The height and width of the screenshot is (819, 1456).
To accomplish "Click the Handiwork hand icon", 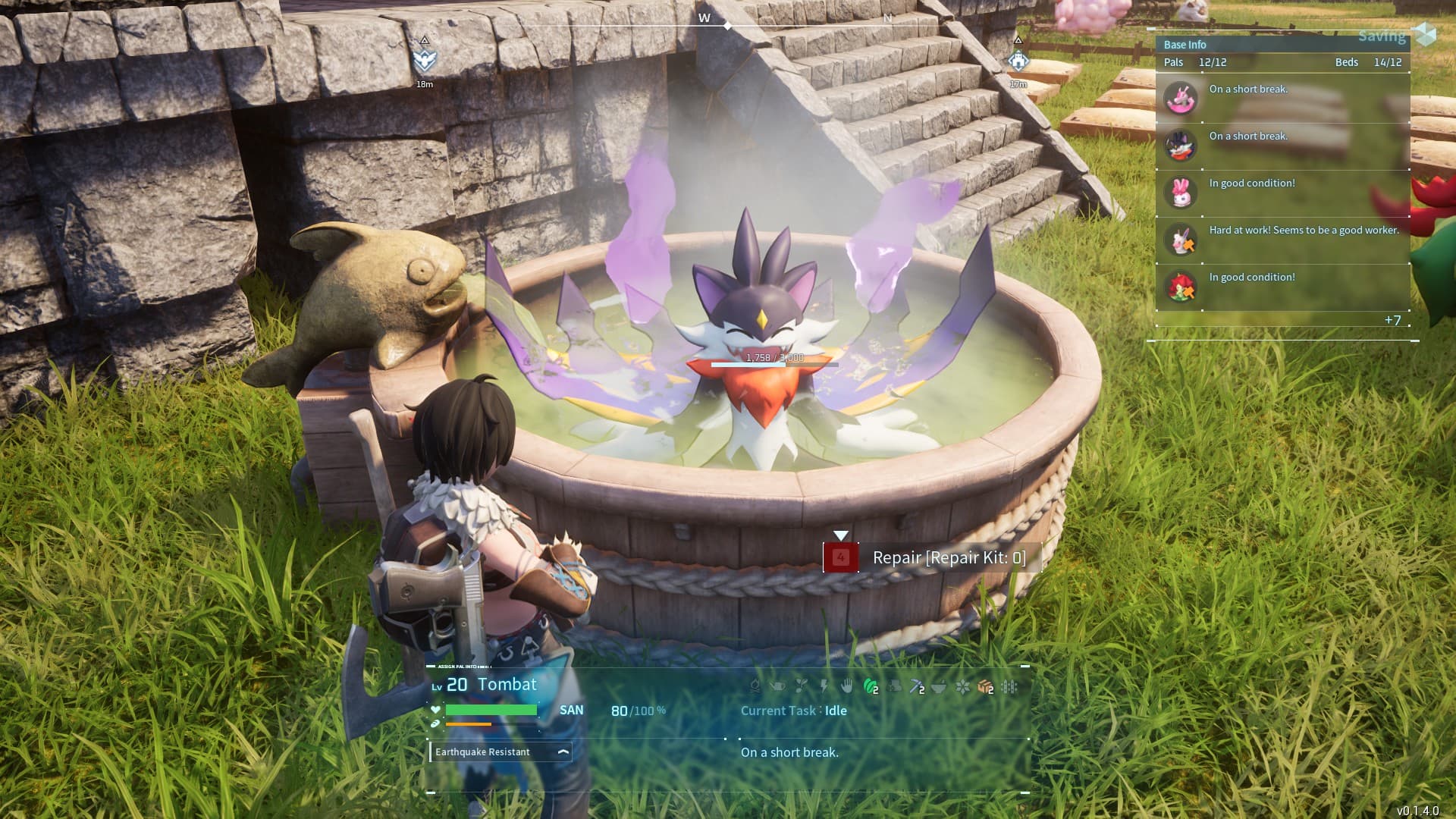I will 847,687.
